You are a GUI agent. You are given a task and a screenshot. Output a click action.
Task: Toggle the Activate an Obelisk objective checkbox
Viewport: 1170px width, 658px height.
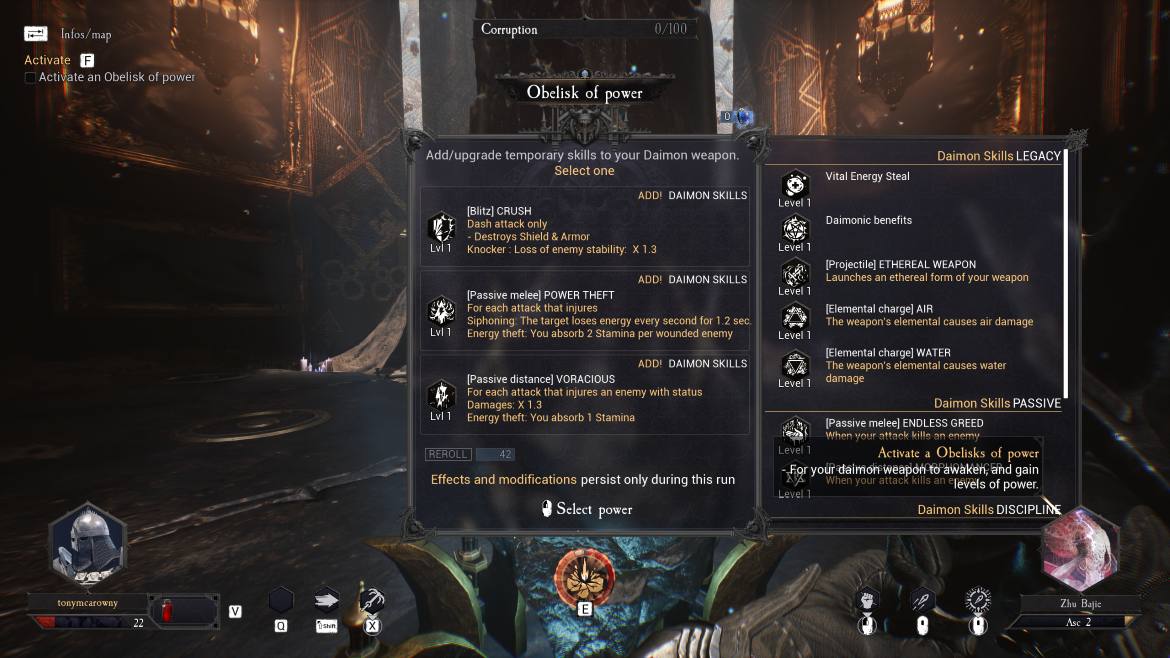point(30,78)
